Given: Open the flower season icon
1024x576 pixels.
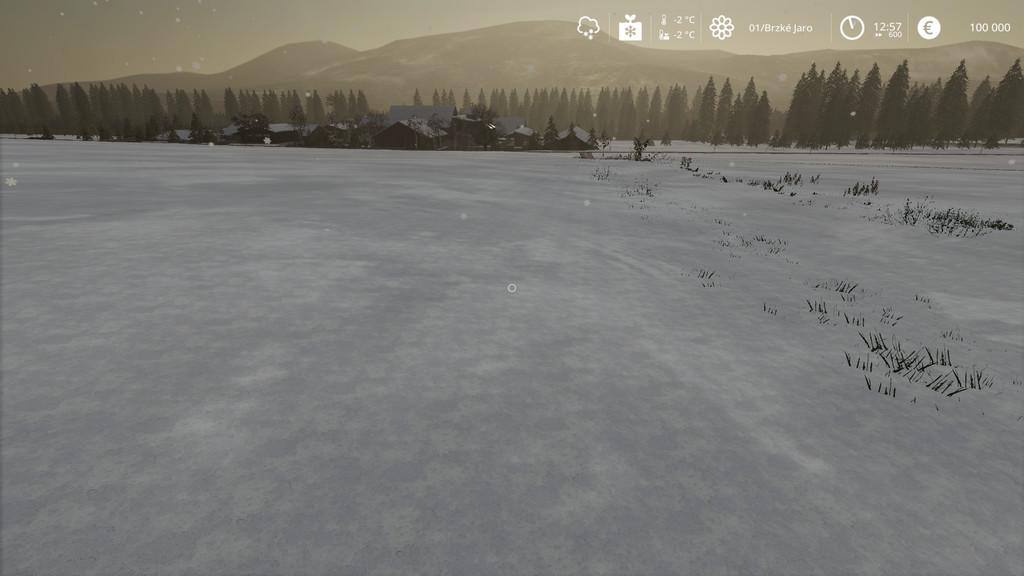Looking at the screenshot, I should click(x=721, y=28).
